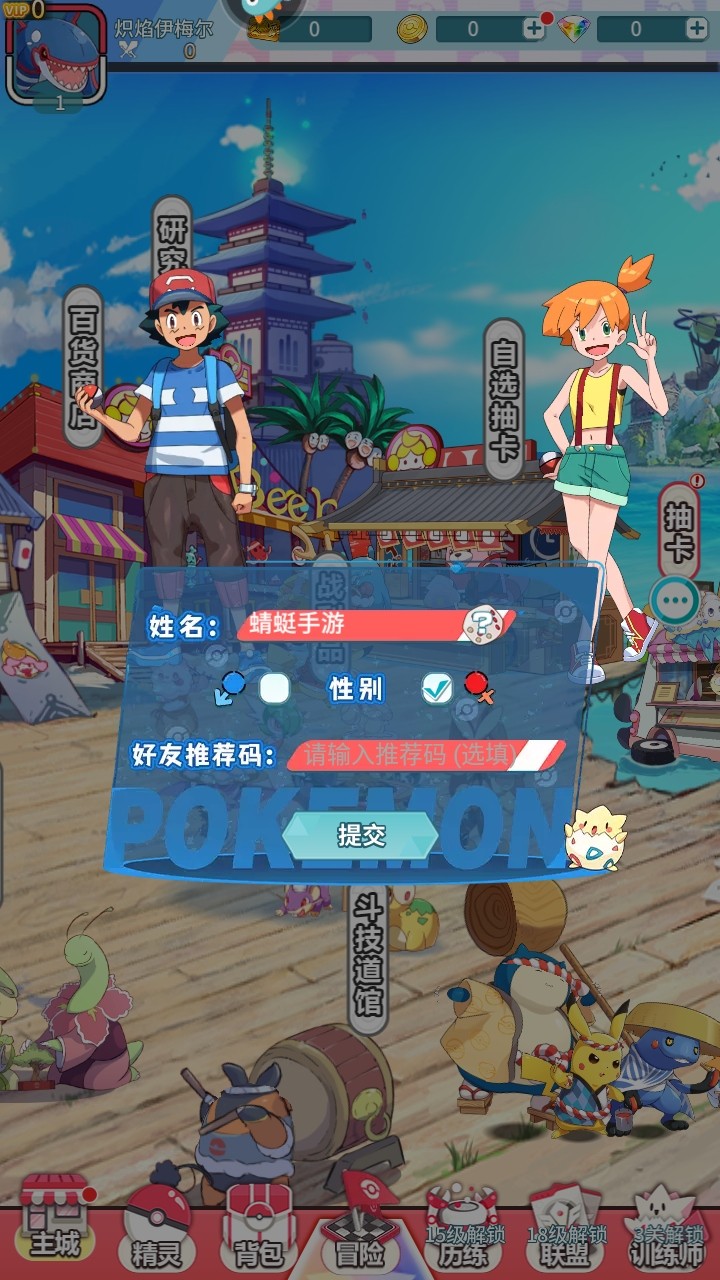720x1280 pixels.
Task: Submit the form with the 提交 button
Action: (x=360, y=836)
